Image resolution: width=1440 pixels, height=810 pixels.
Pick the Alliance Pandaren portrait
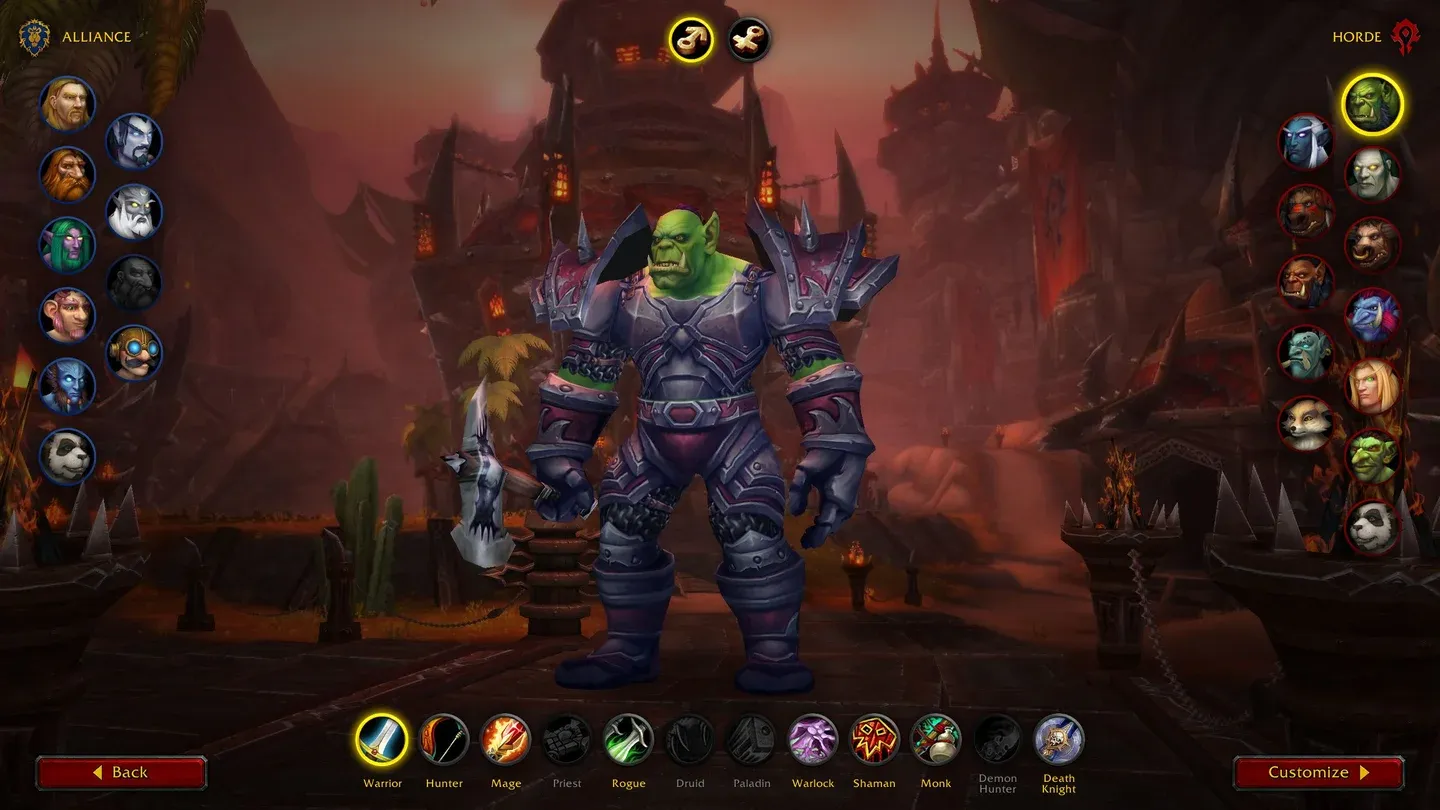[68, 457]
